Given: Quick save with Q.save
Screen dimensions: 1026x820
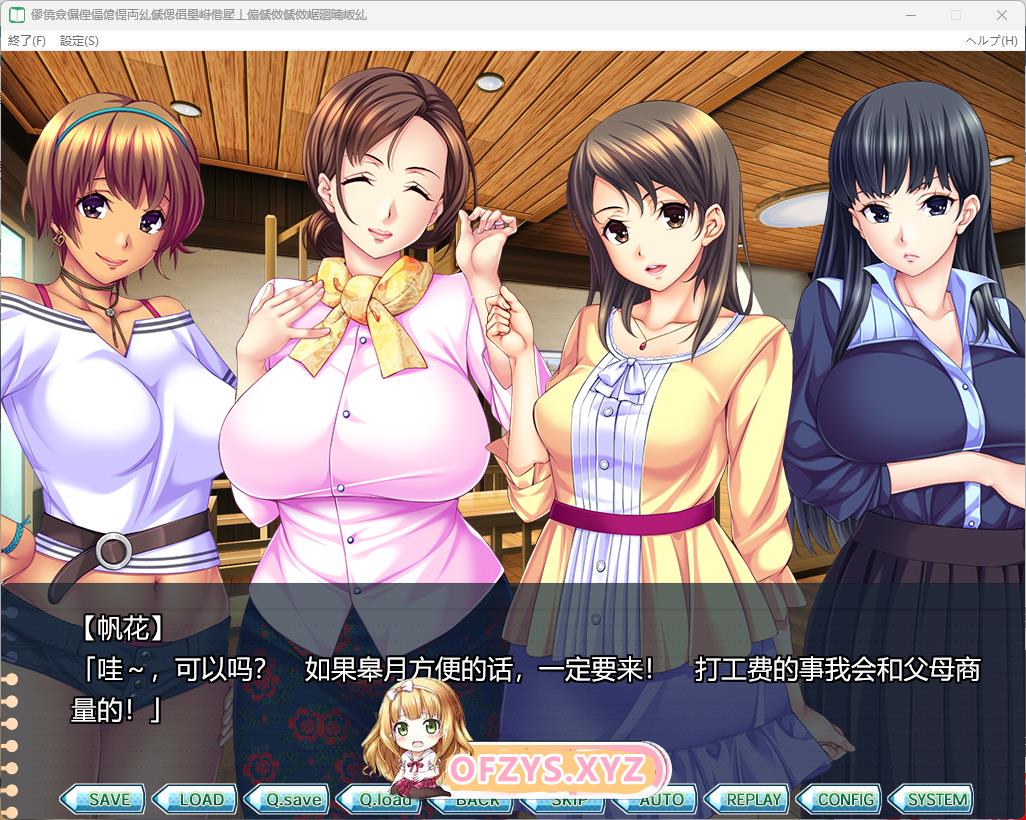Looking at the screenshot, I should pyautogui.click(x=293, y=799).
